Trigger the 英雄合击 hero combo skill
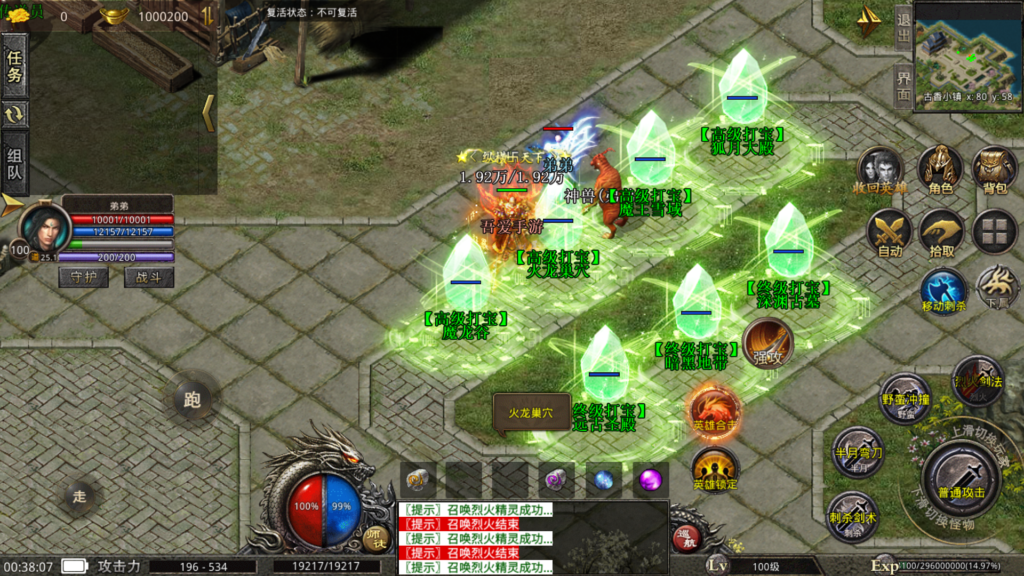The image size is (1024, 576). (714, 410)
